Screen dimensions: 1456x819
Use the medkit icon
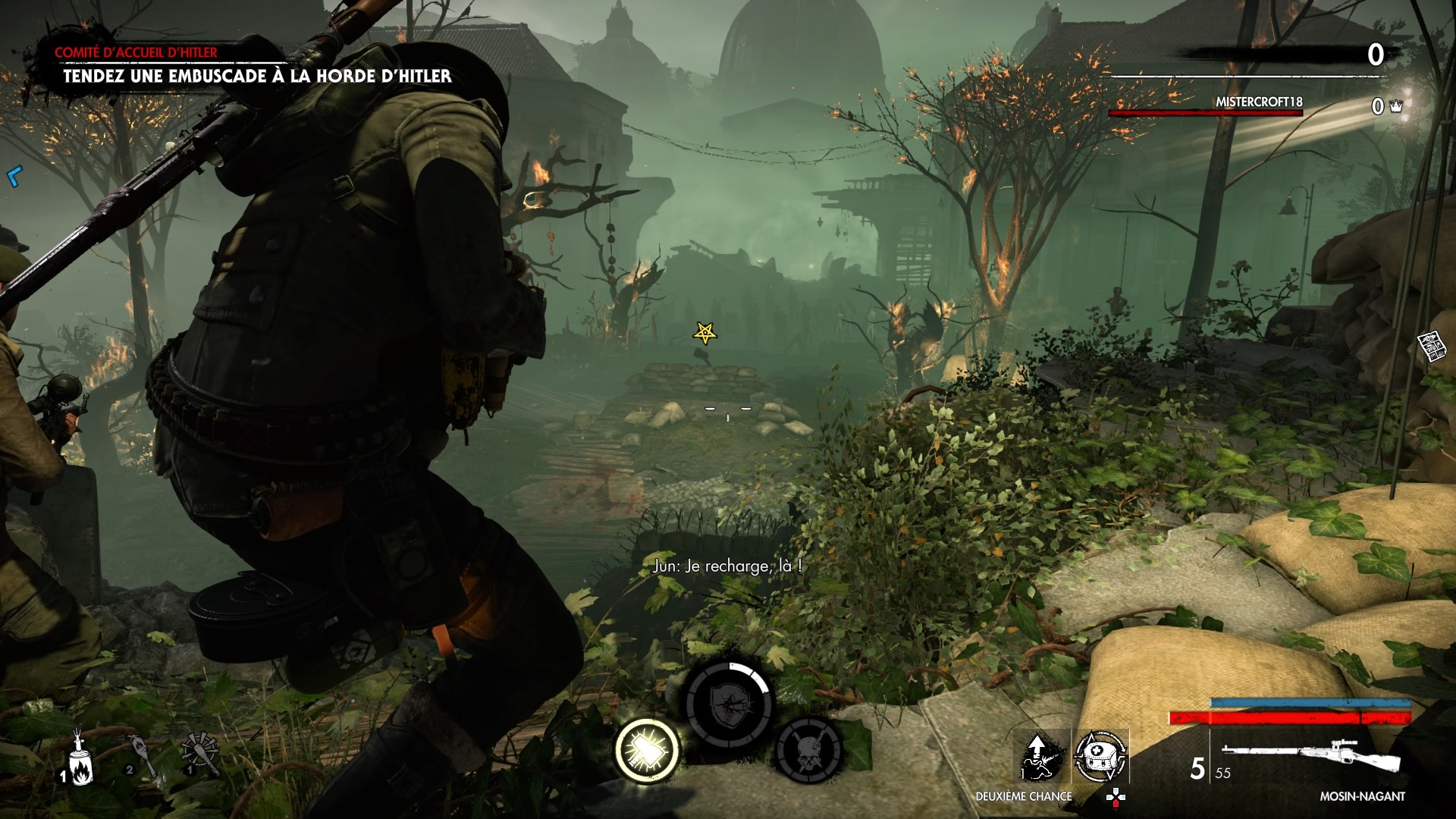tap(1100, 757)
